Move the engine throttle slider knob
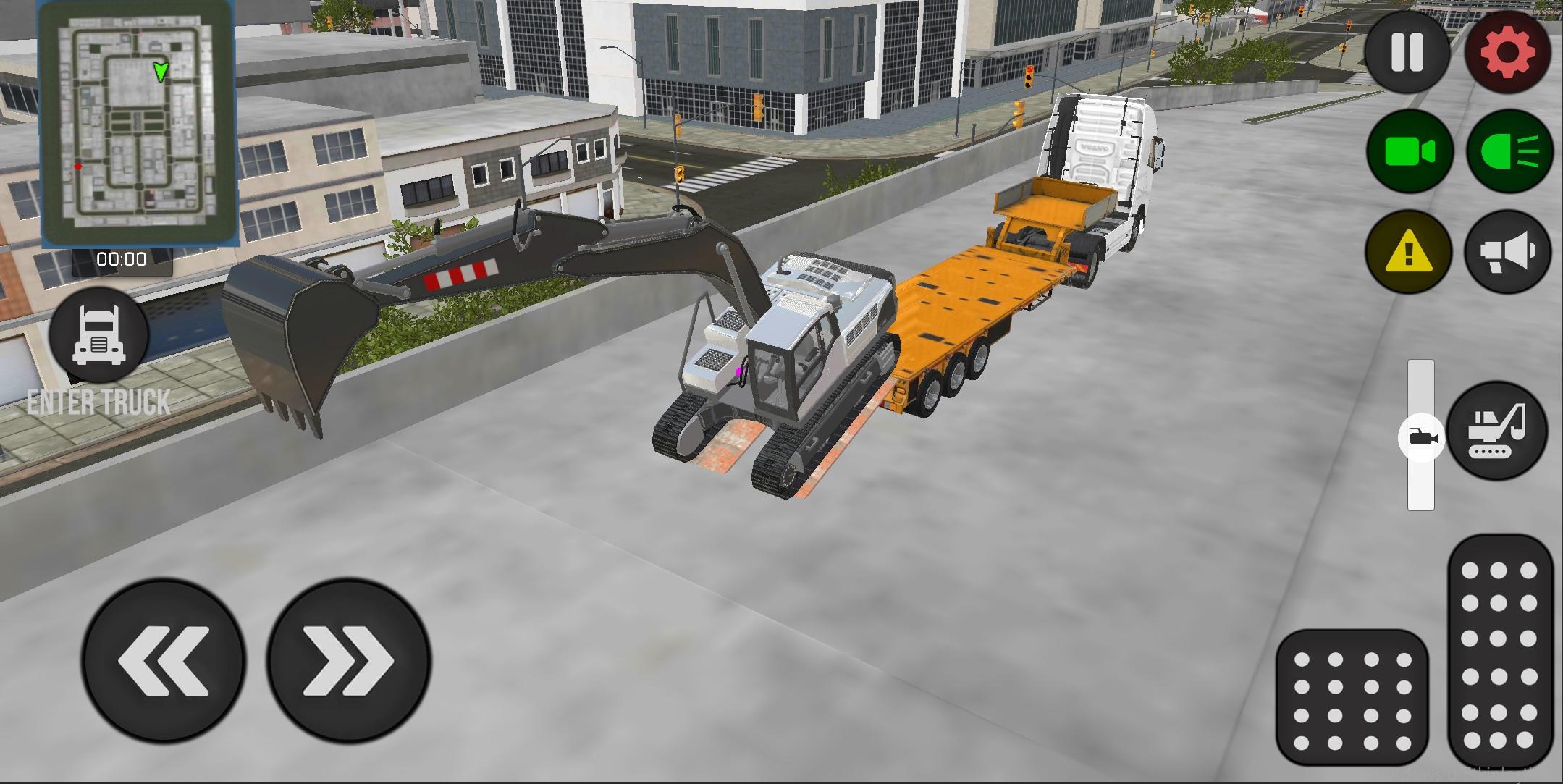This screenshot has height=784, width=1563. [1422, 437]
